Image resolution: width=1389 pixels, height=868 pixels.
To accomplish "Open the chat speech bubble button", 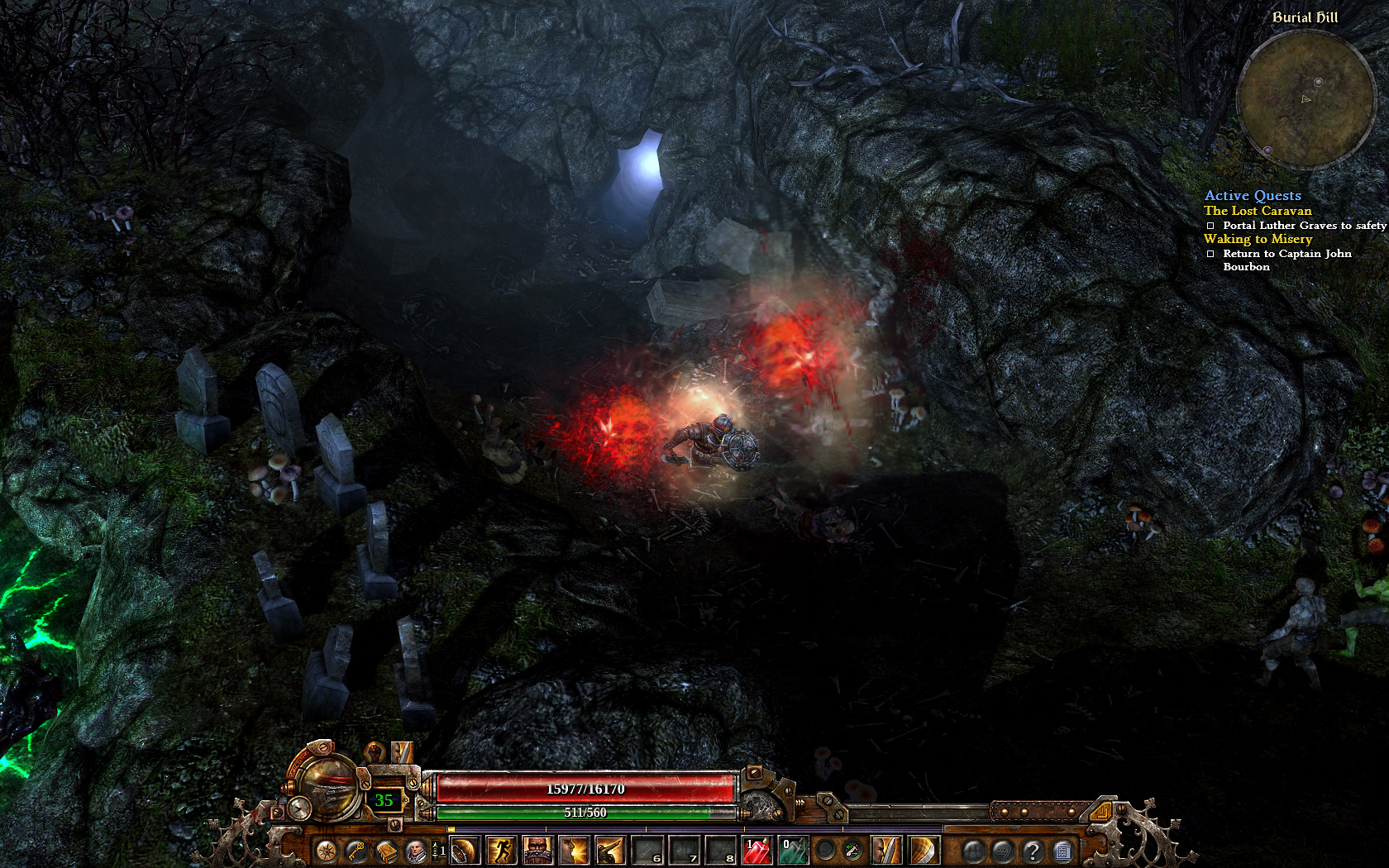I will [1002, 850].
